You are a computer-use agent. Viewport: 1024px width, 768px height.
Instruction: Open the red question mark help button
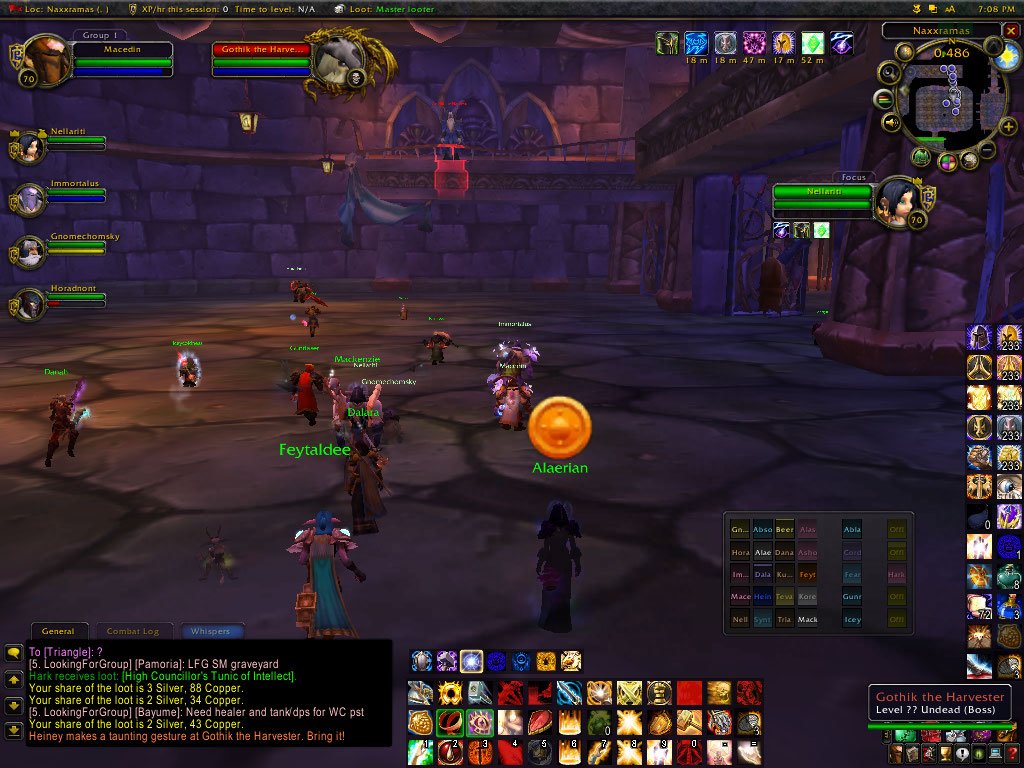1011,754
